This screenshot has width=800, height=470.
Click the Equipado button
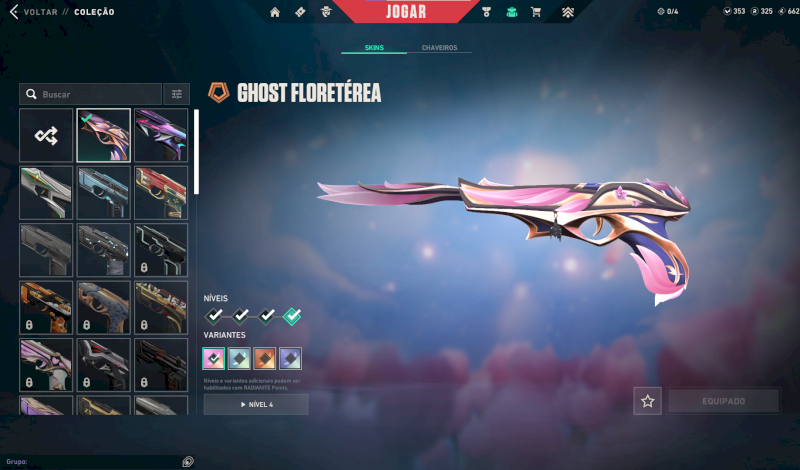[723, 401]
